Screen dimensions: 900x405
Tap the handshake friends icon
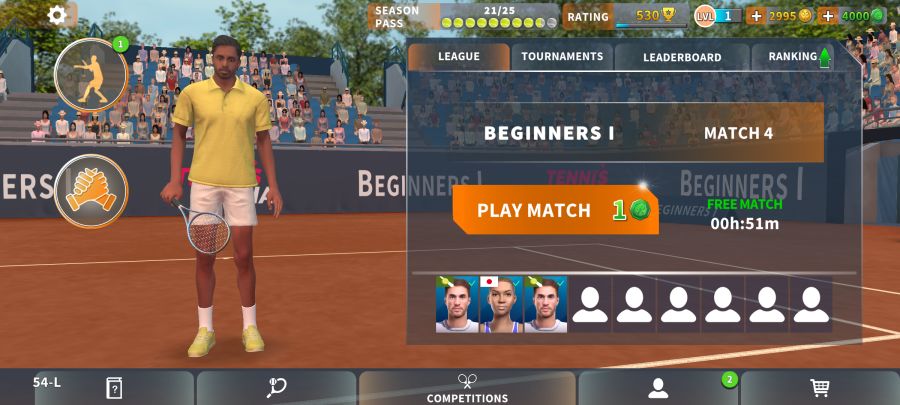point(91,190)
